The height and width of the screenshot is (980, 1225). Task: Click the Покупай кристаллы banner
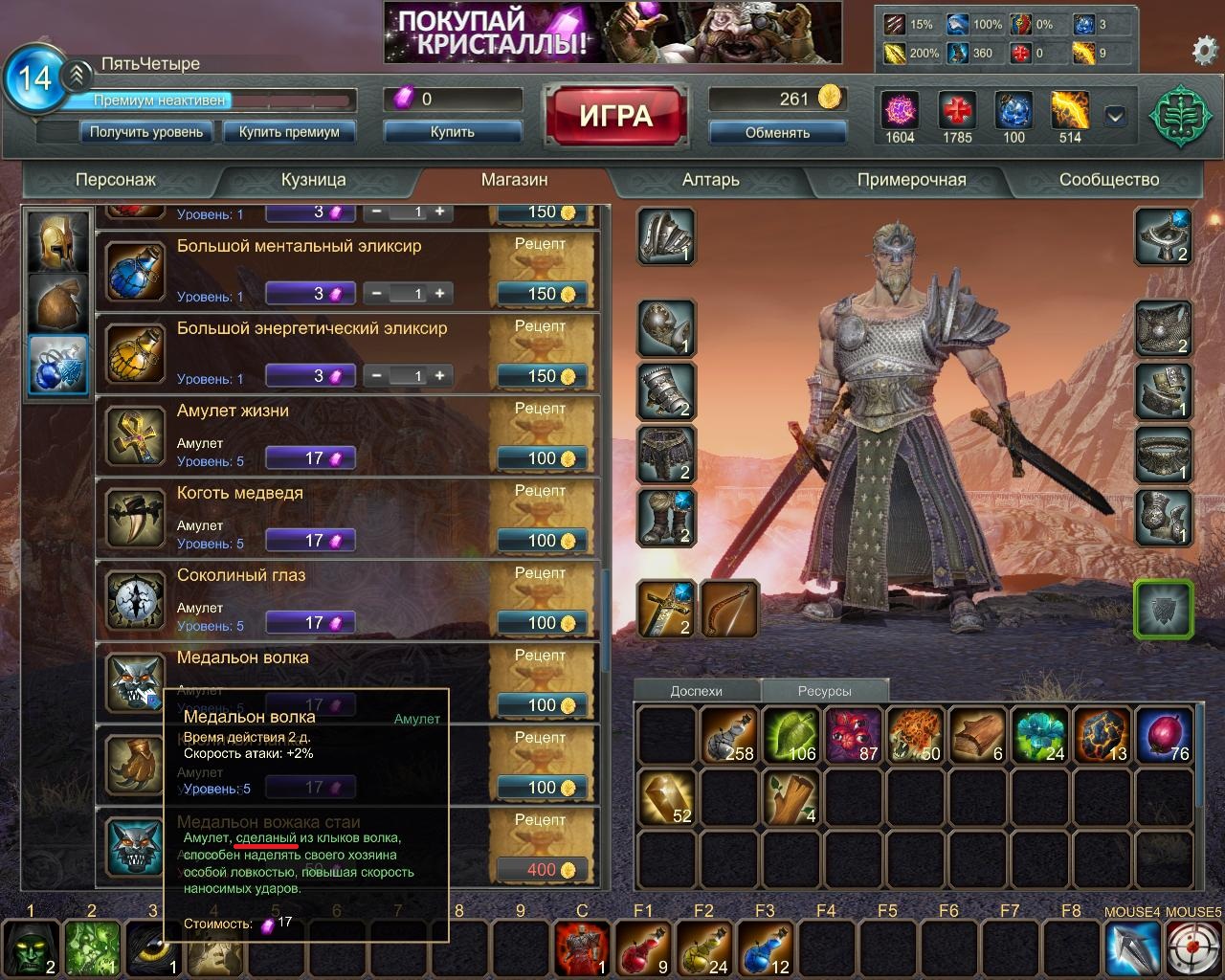612,33
